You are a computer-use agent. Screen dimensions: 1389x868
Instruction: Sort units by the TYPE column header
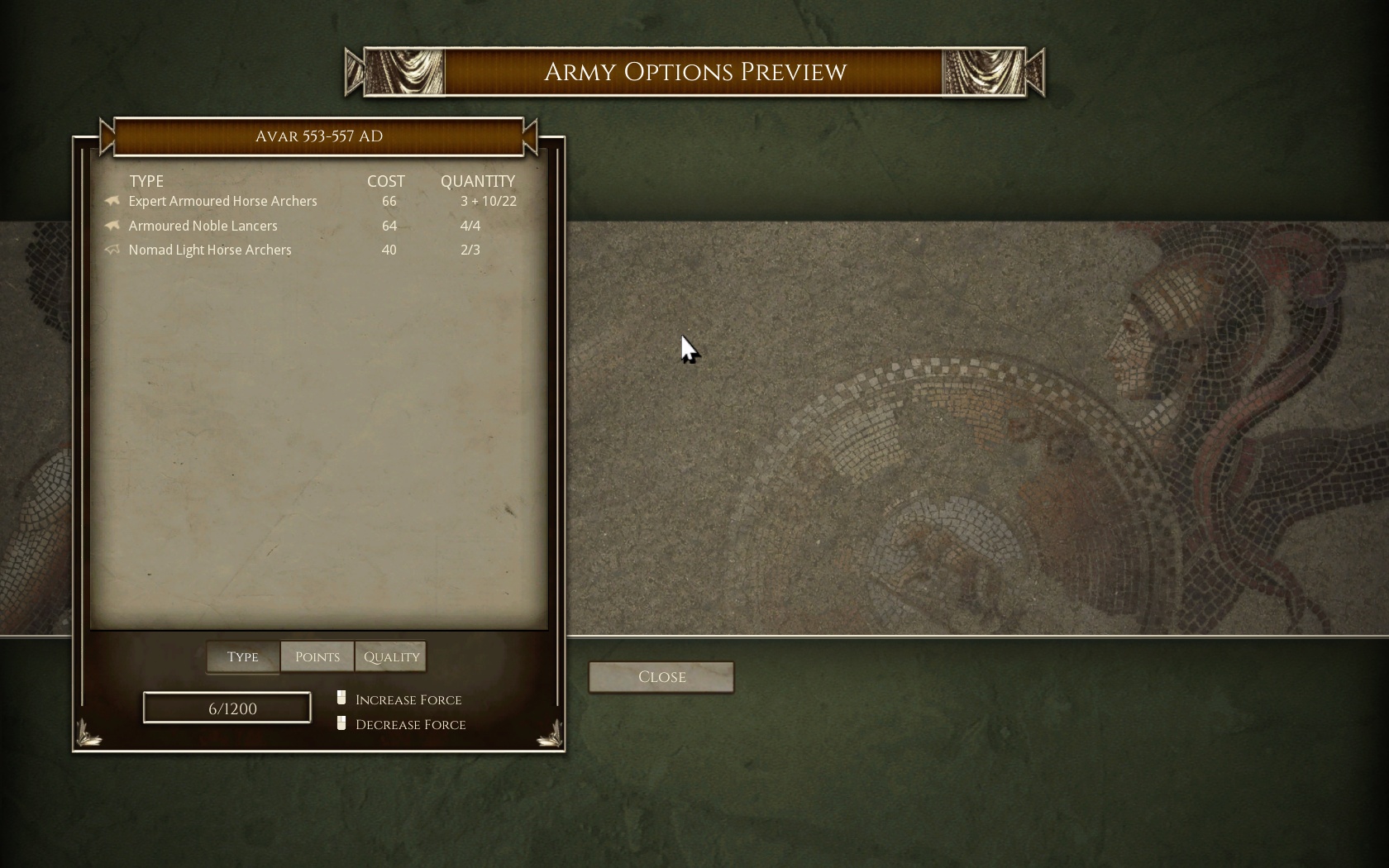pyautogui.click(x=147, y=181)
